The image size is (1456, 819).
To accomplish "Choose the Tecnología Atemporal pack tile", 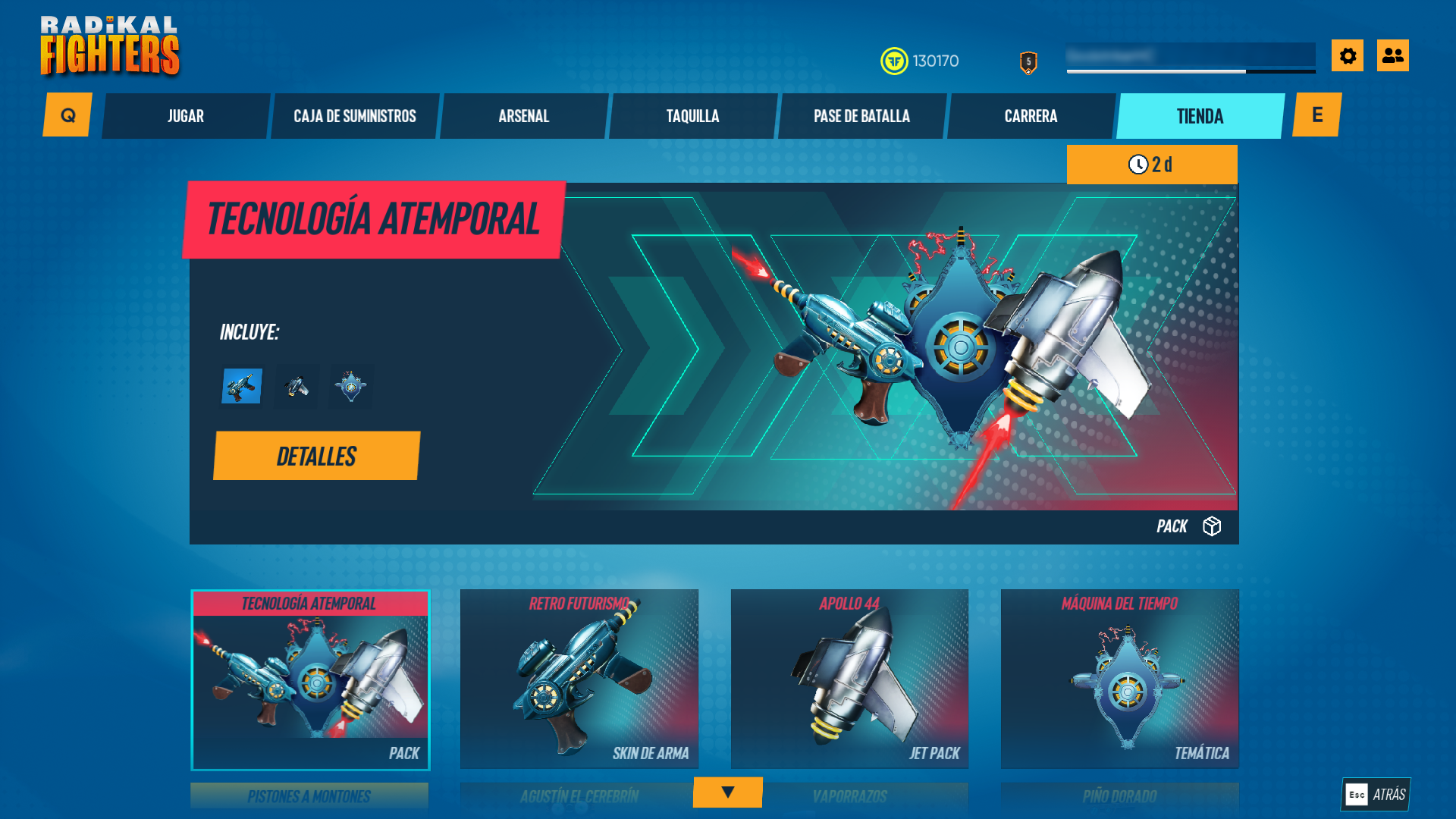I will (x=310, y=679).
